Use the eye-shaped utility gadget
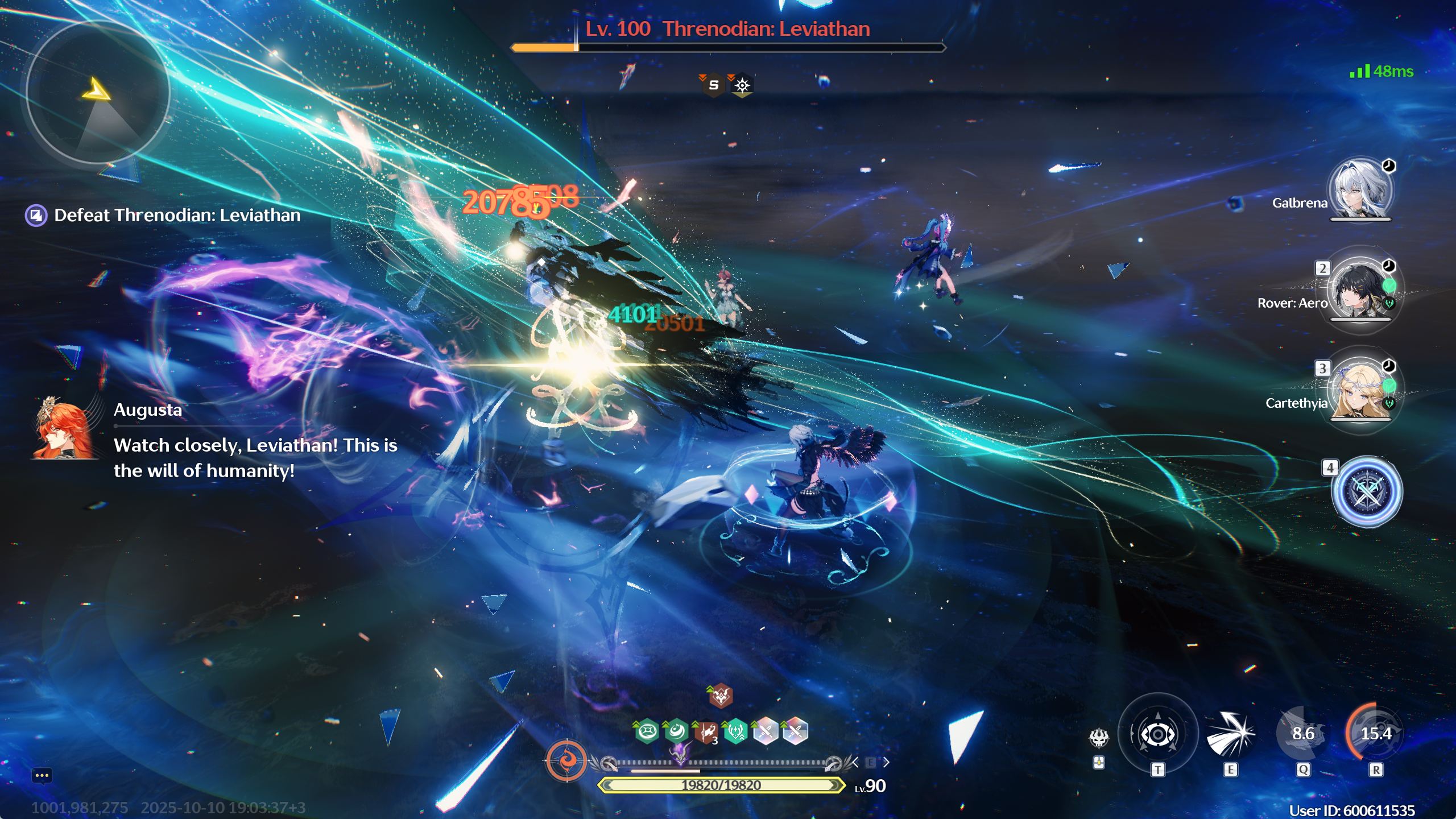This screenshot has width=1456, height=819. [x=1157, y=734]
